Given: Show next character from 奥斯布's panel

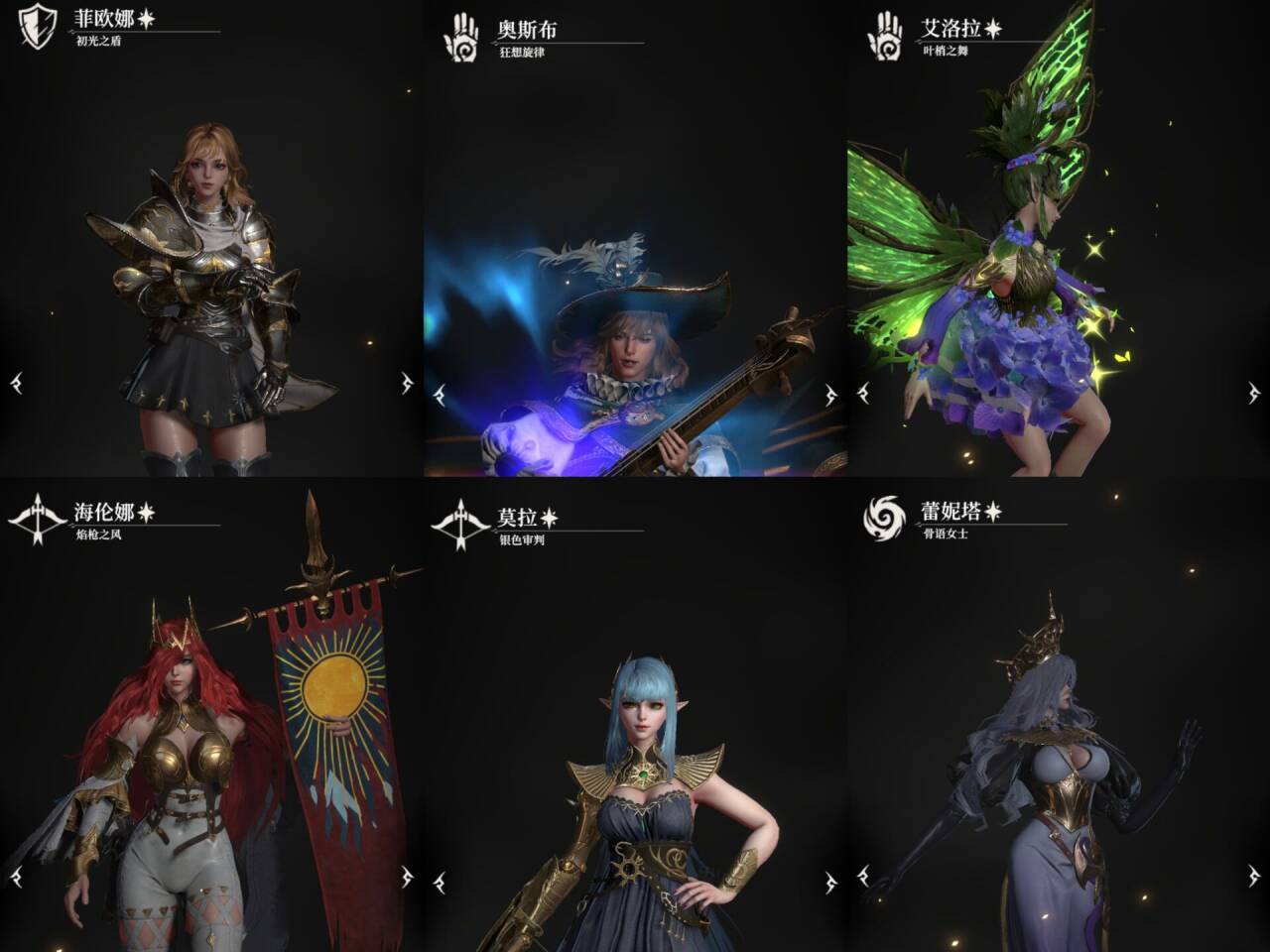Looking at the screenshot, I should coord(830,394).
